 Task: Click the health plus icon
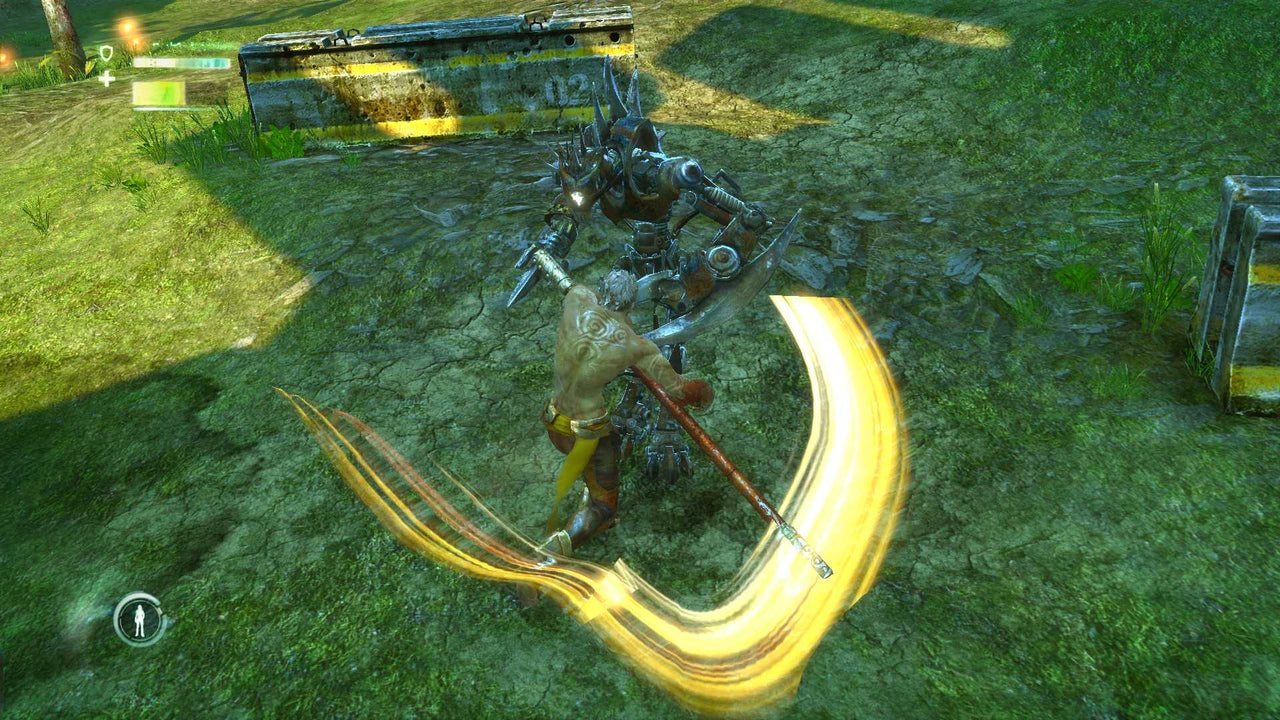click(105, 79)
